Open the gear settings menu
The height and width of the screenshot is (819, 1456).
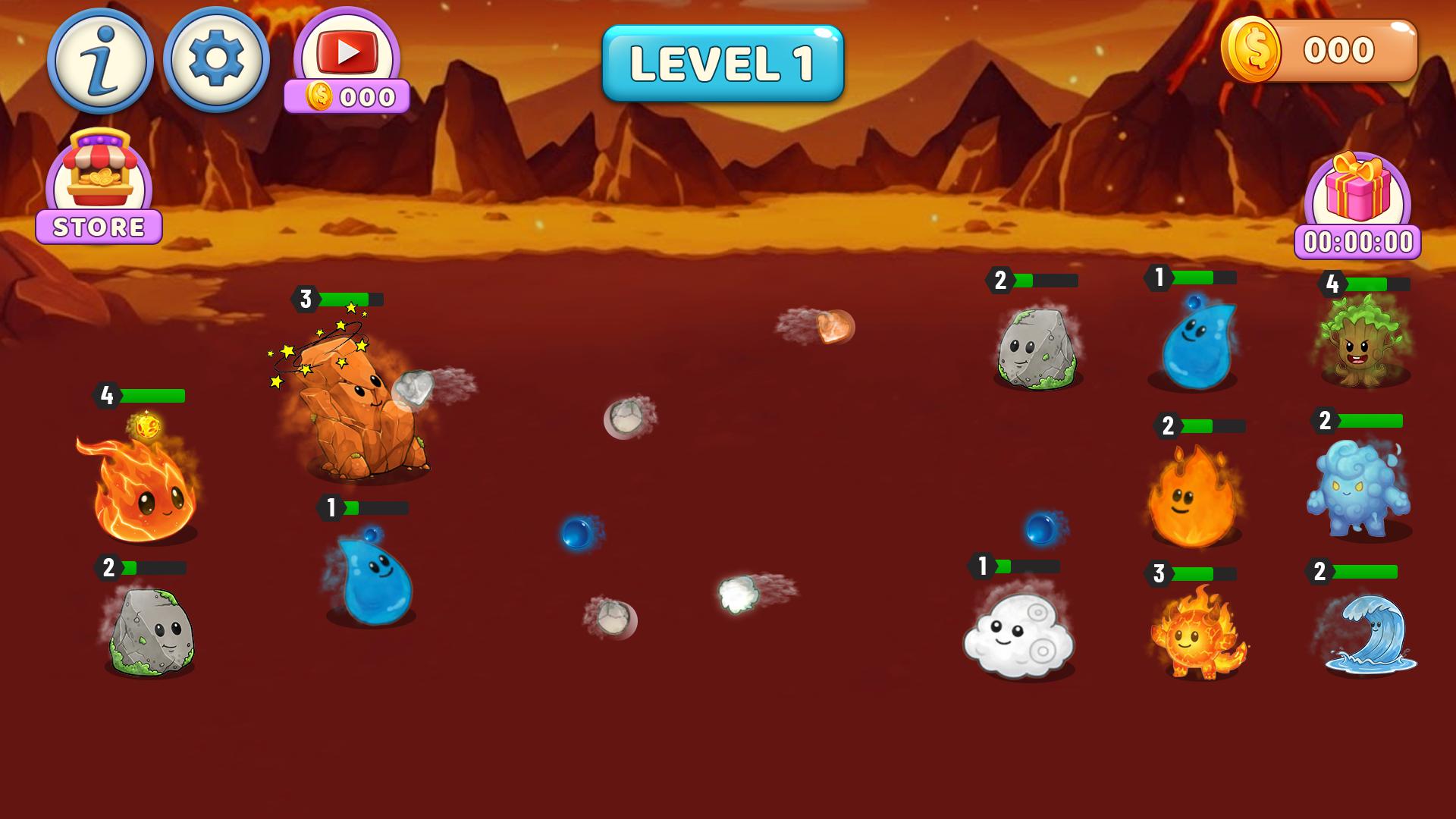[x=216, y=59]
